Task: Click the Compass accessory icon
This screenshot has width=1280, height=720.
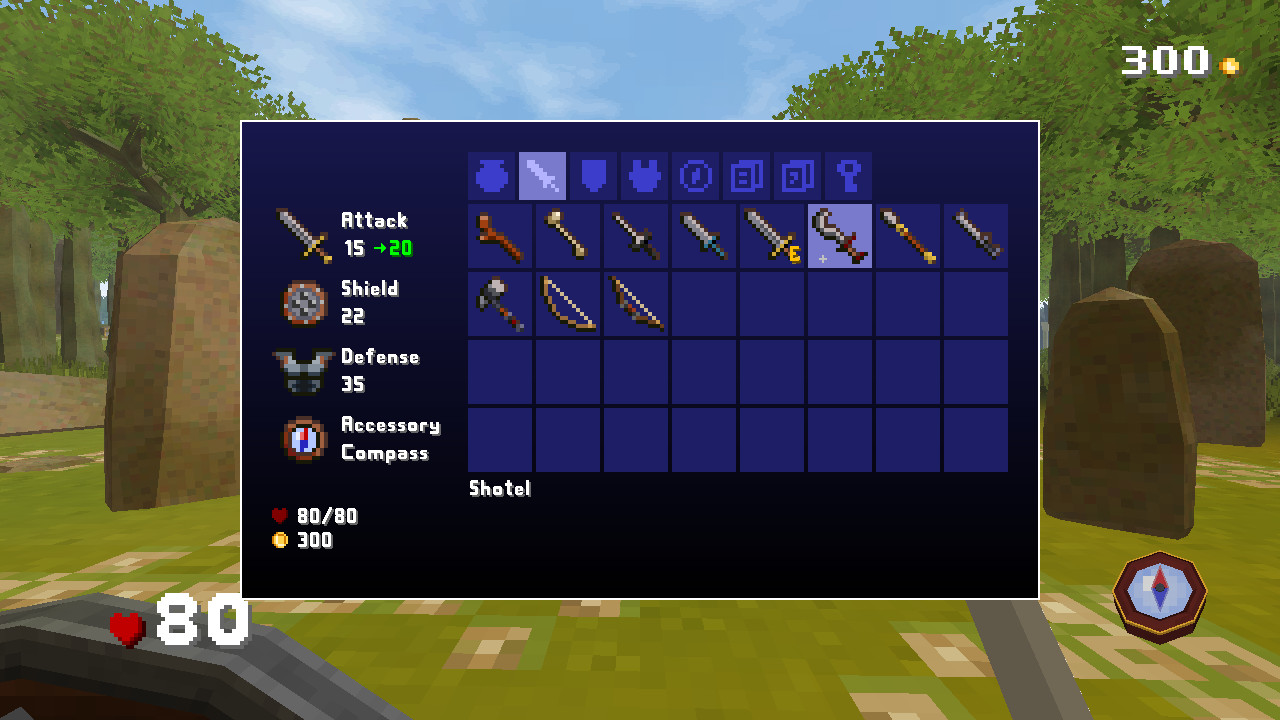Action: [302, 439]
